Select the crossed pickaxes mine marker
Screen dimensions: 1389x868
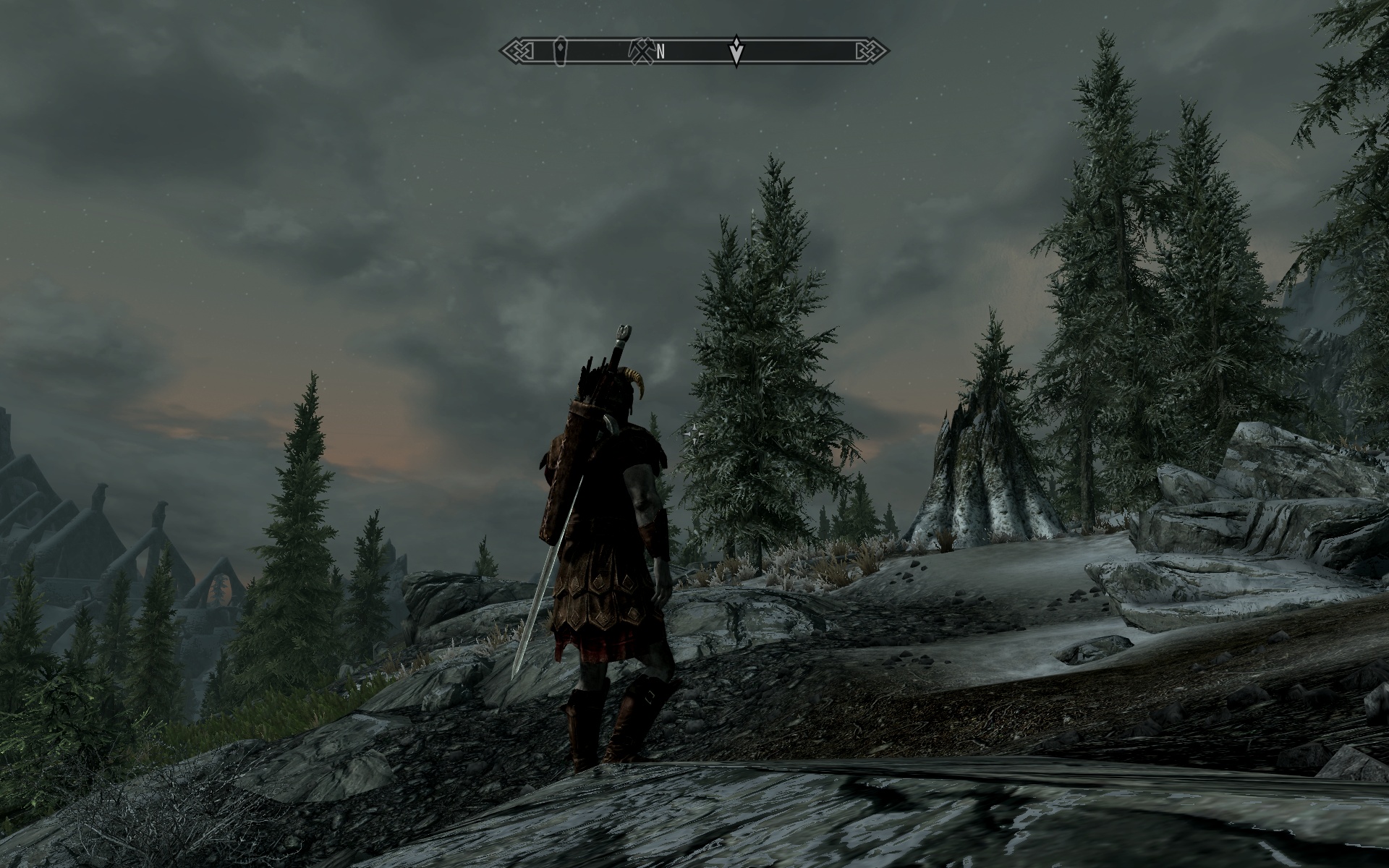pyautogui.click(x=643, y=48)
